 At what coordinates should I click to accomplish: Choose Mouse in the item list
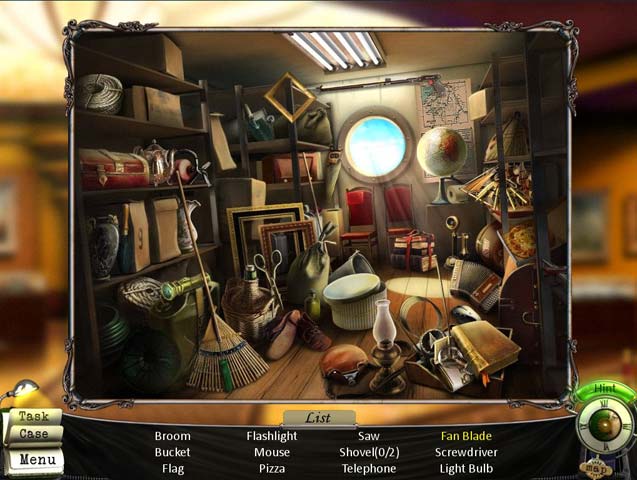pyautogui.click(x=272, y=452)
